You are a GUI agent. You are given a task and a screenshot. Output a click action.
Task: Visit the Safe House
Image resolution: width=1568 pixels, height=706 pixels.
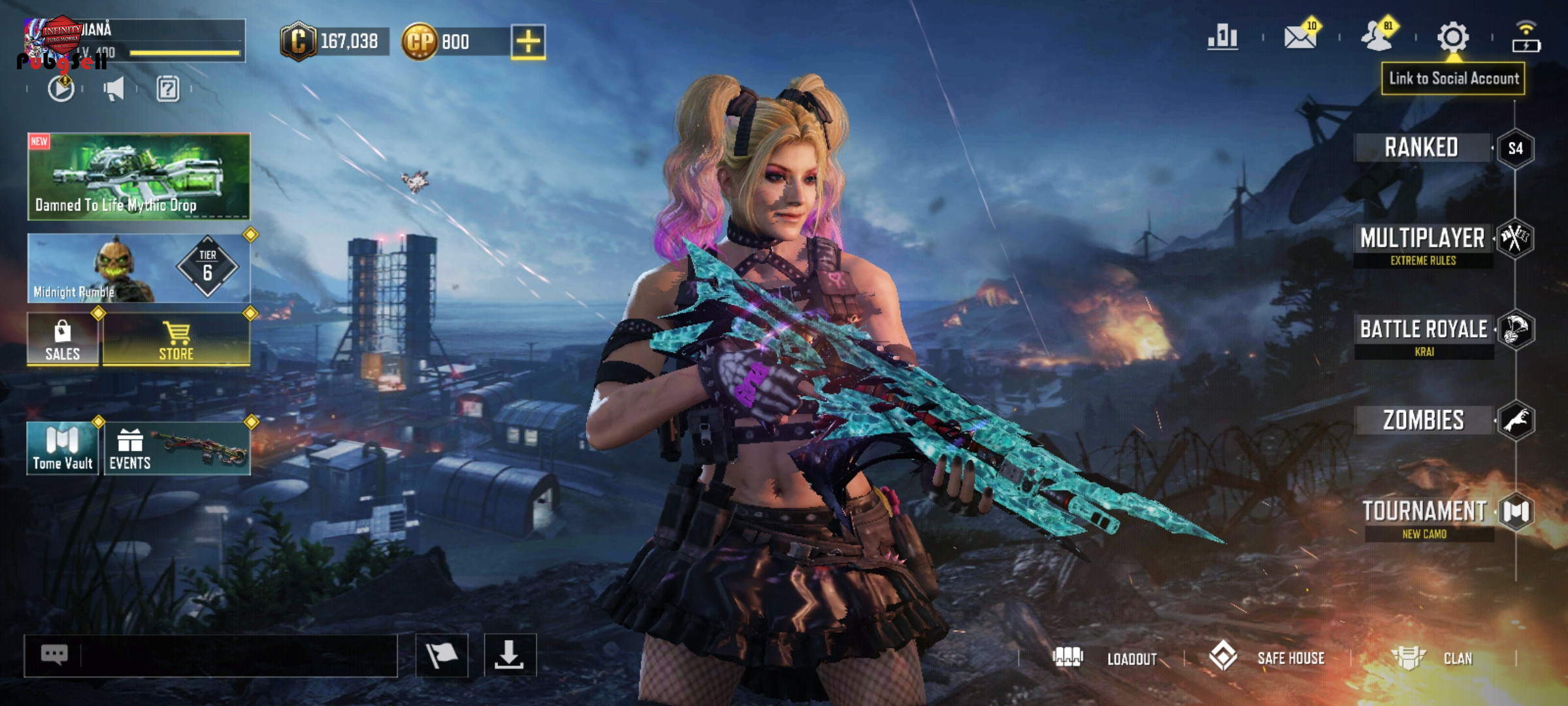(1267, 658)
